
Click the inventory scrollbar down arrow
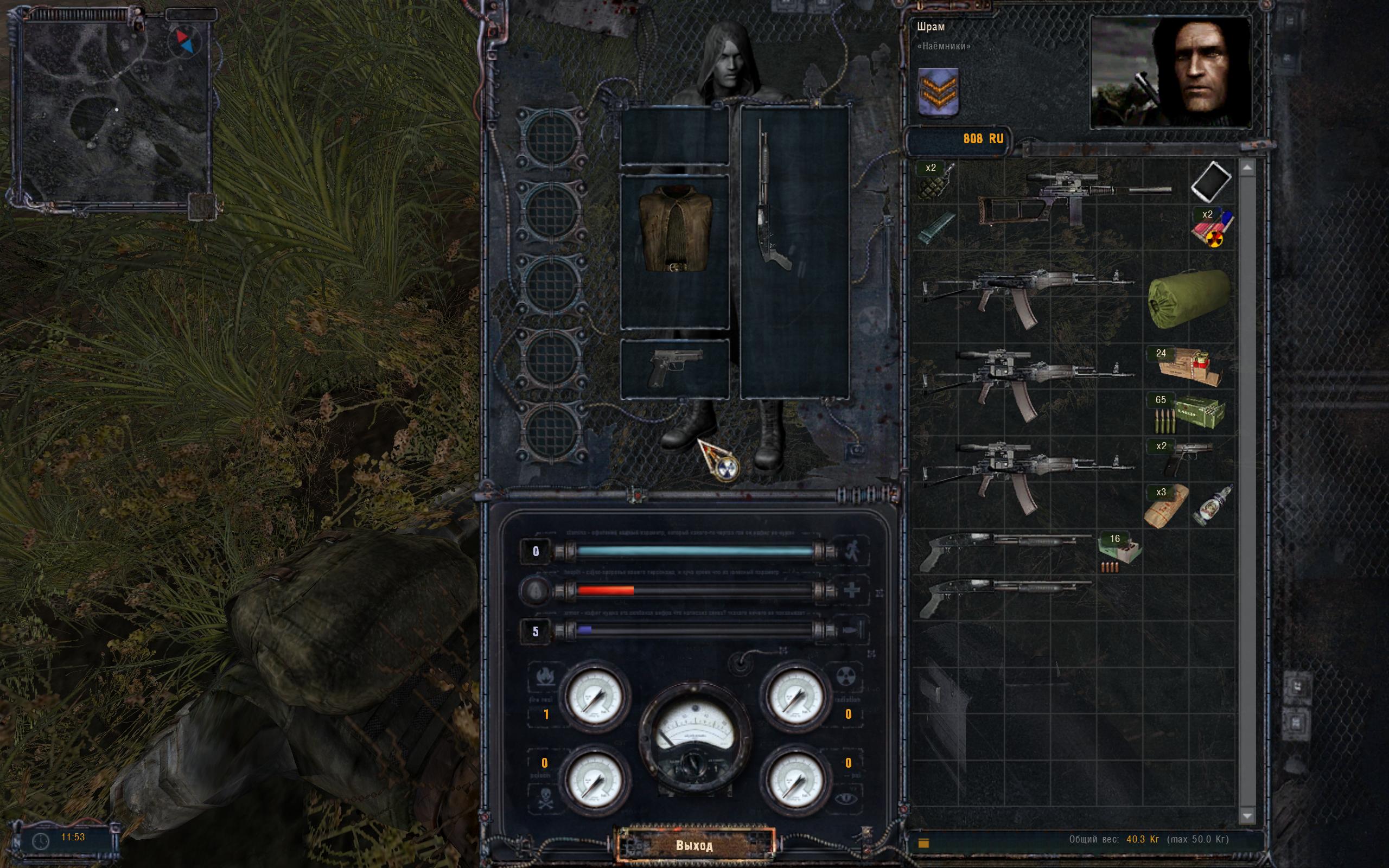[1247, 815]
